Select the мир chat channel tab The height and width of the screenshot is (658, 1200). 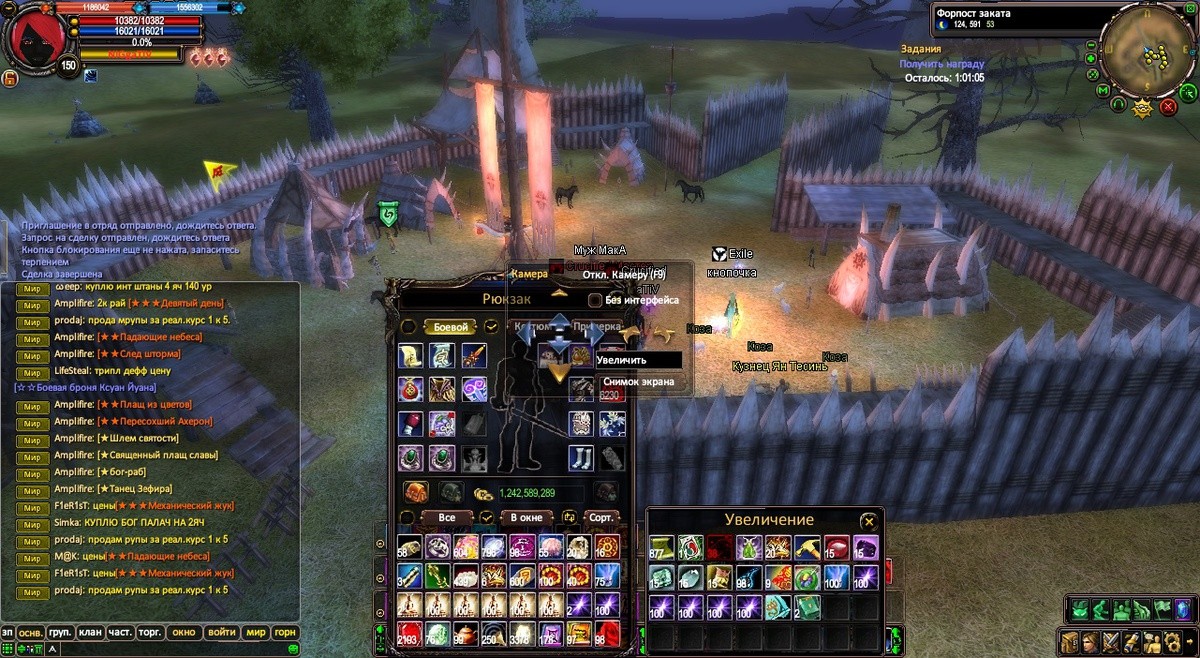click(256, 632)
